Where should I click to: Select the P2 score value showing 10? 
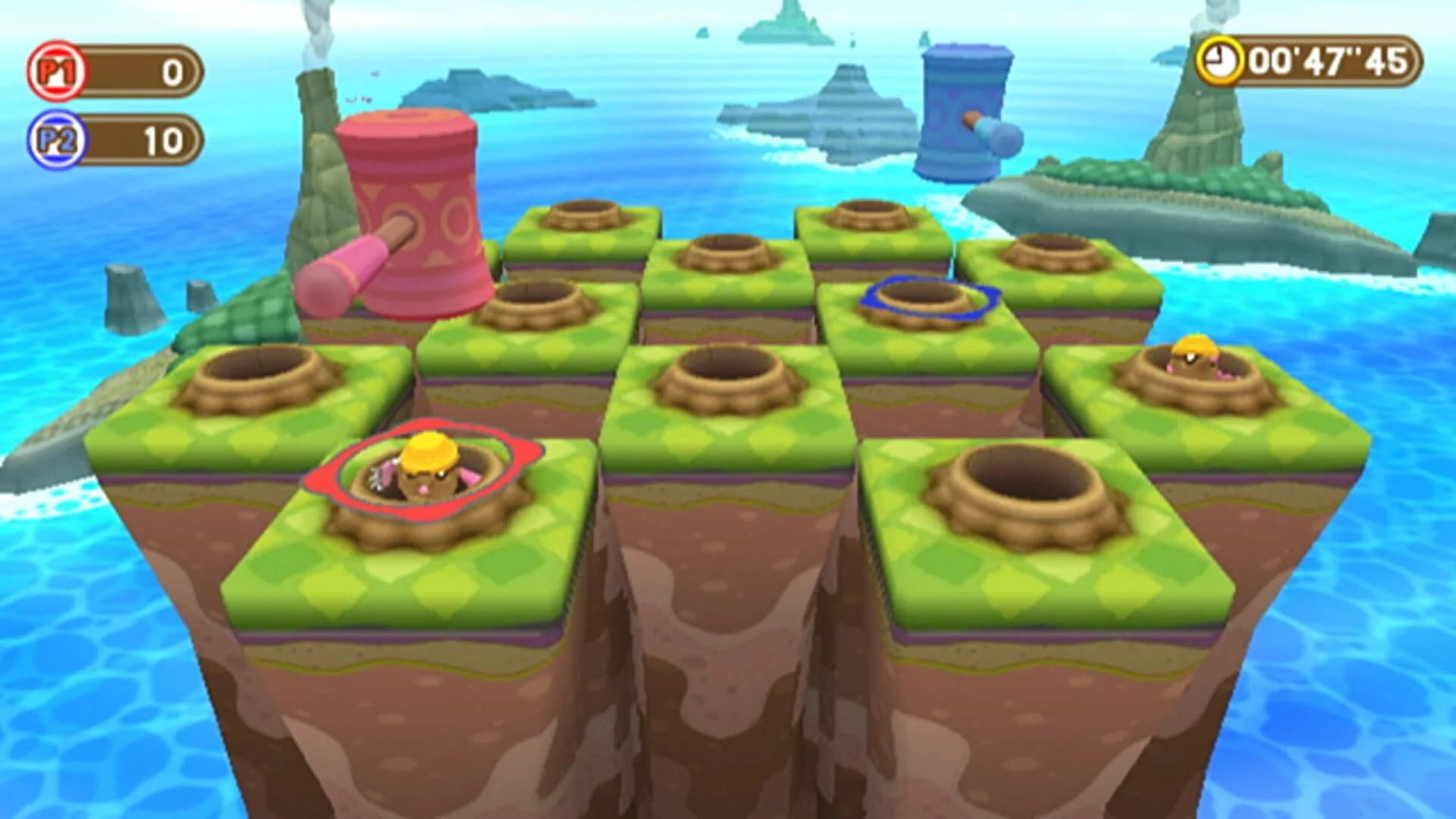pos(167,138)
